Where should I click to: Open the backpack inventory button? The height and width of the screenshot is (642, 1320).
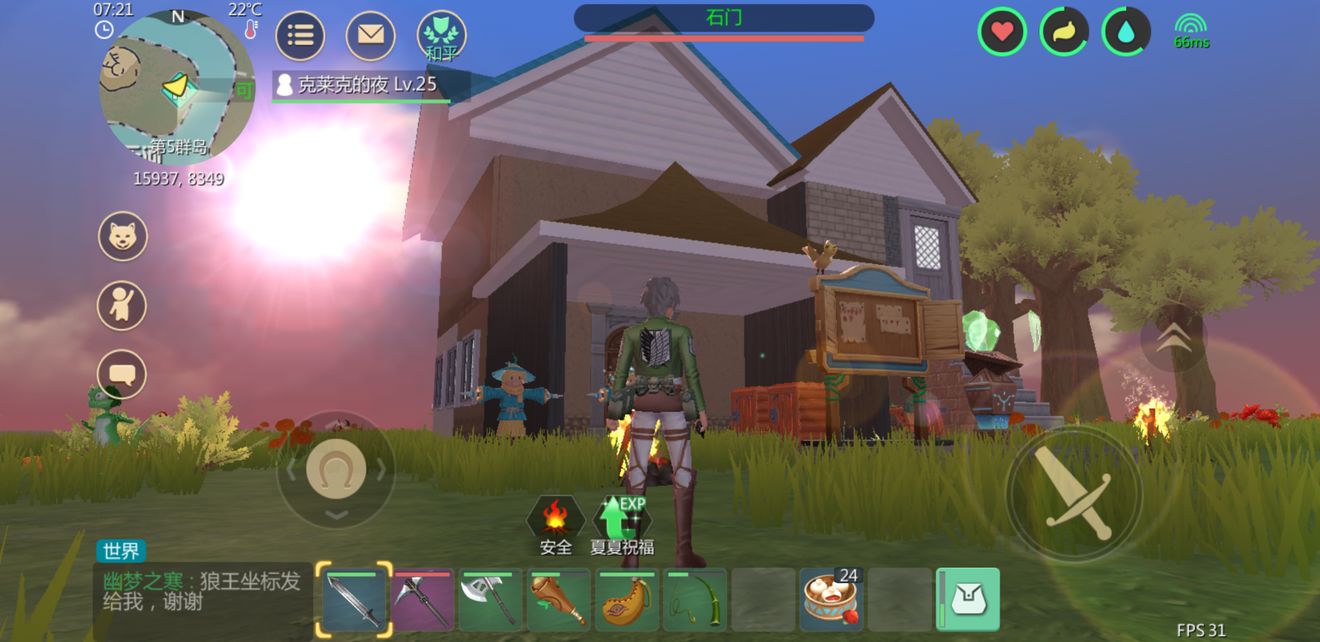click(x=968, y=600)
